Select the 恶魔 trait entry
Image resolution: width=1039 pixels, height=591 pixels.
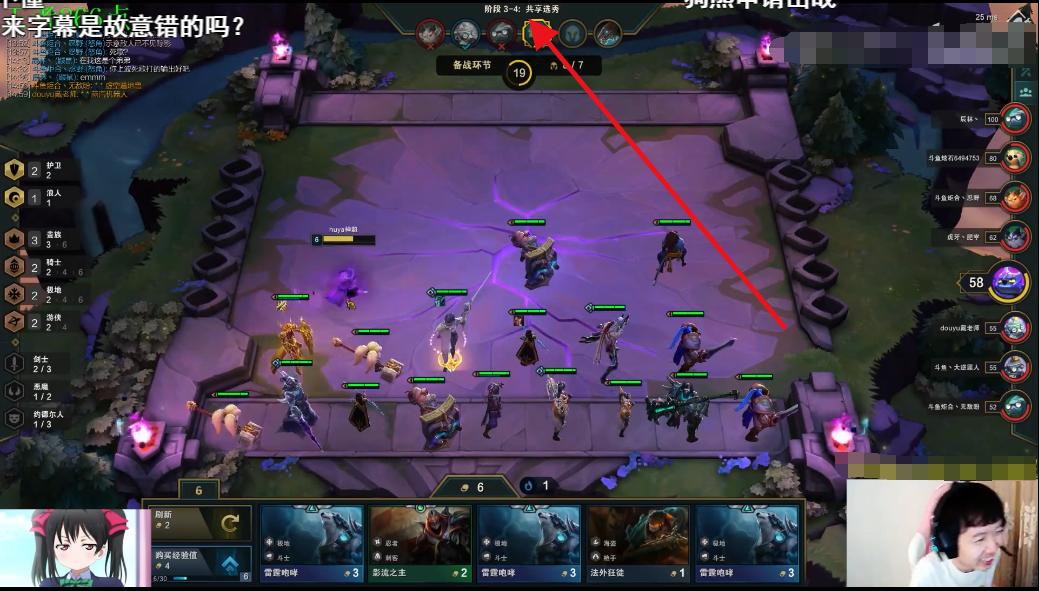(x=15, y=390)
